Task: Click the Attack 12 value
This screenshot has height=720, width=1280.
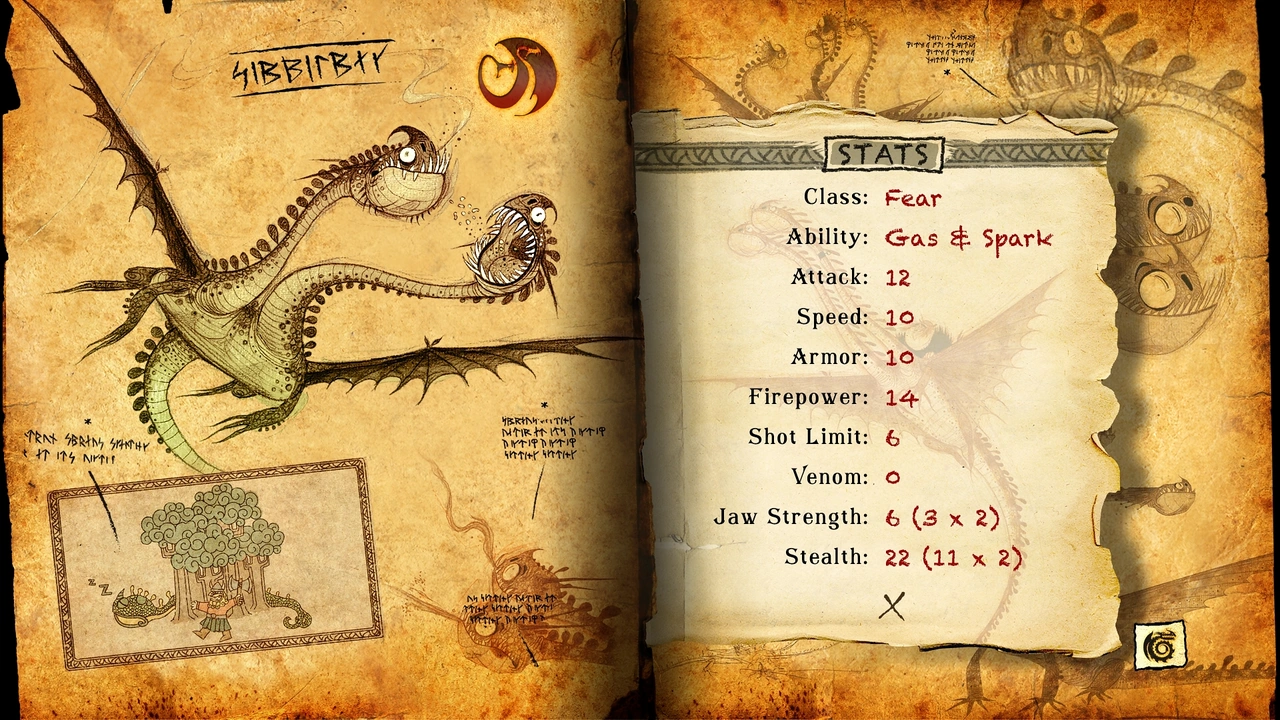Action: click(898, 277)
